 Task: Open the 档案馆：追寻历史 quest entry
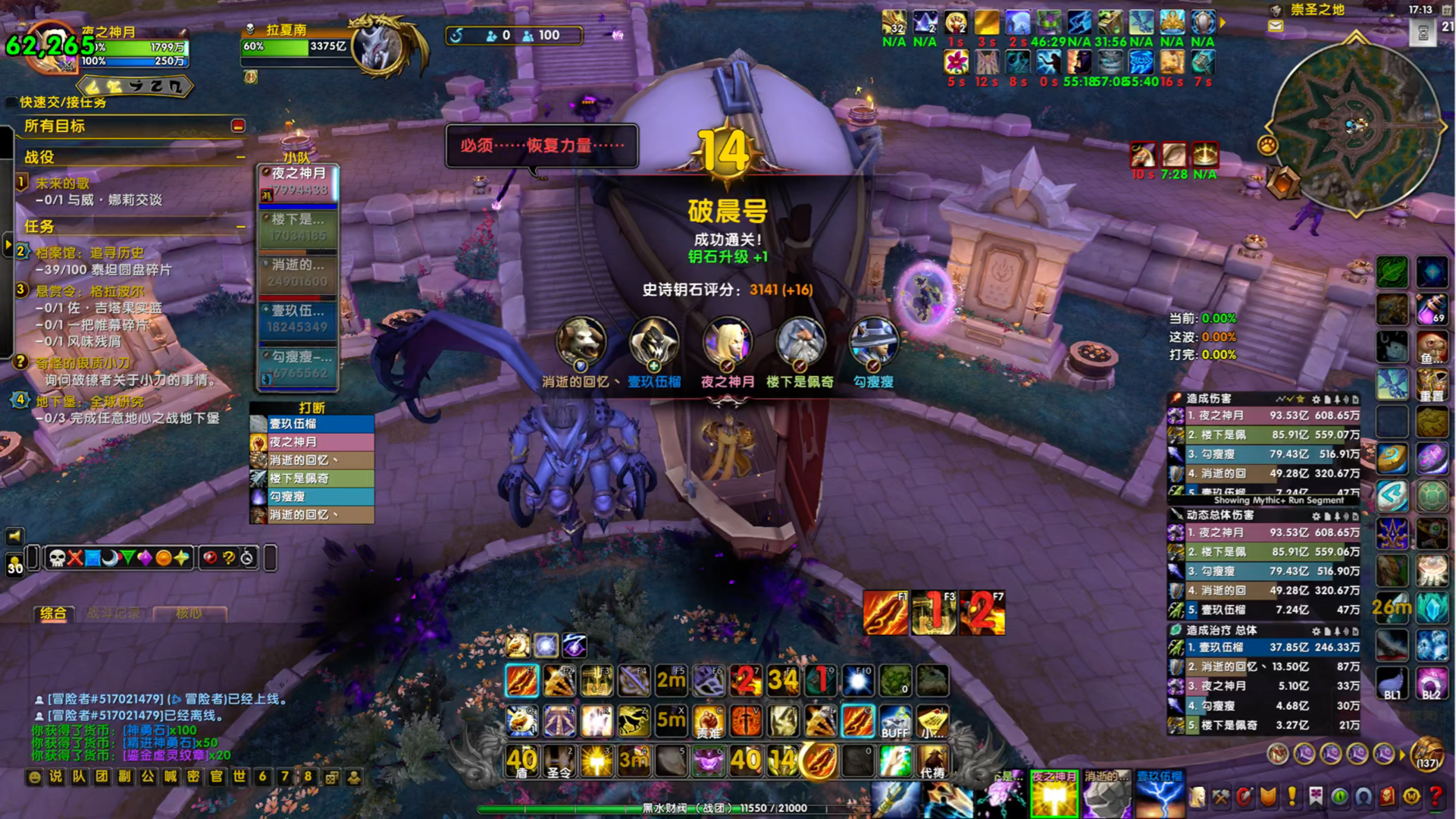[x=89, y=253]
